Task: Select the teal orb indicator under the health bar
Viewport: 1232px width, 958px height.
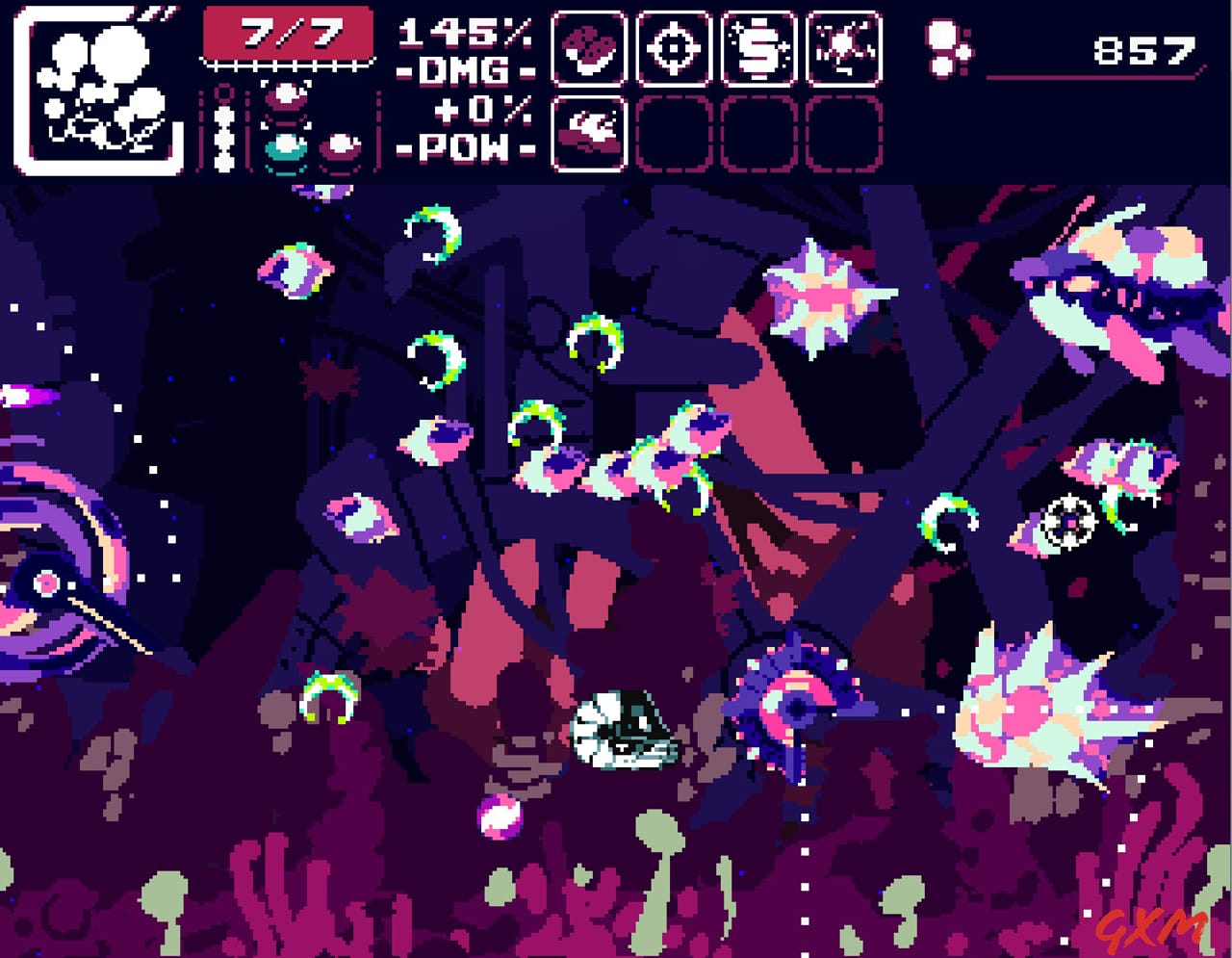Action: [x=284, y=146]
